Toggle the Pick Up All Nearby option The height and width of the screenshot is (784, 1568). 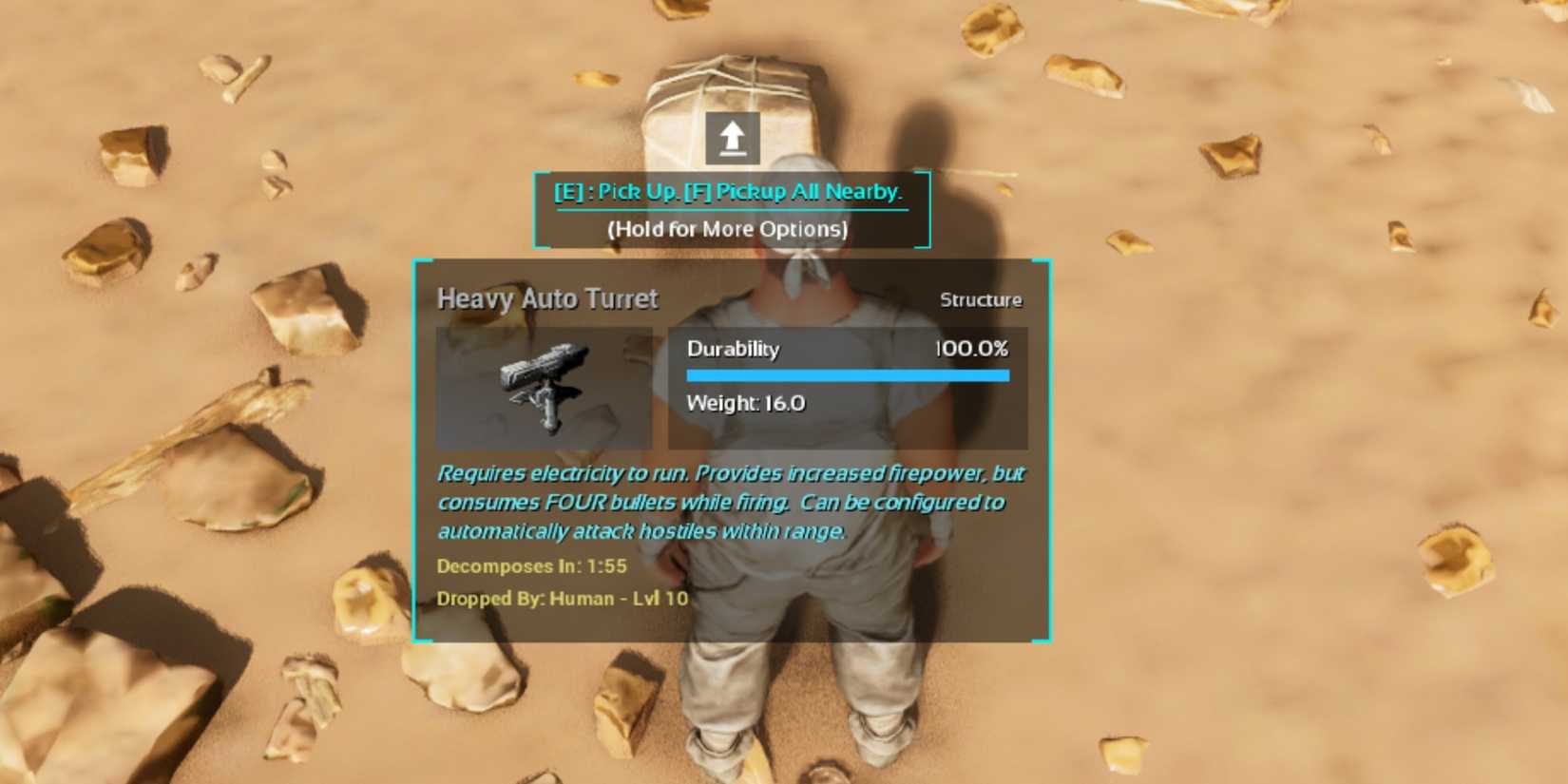click(x=806, y=192)
